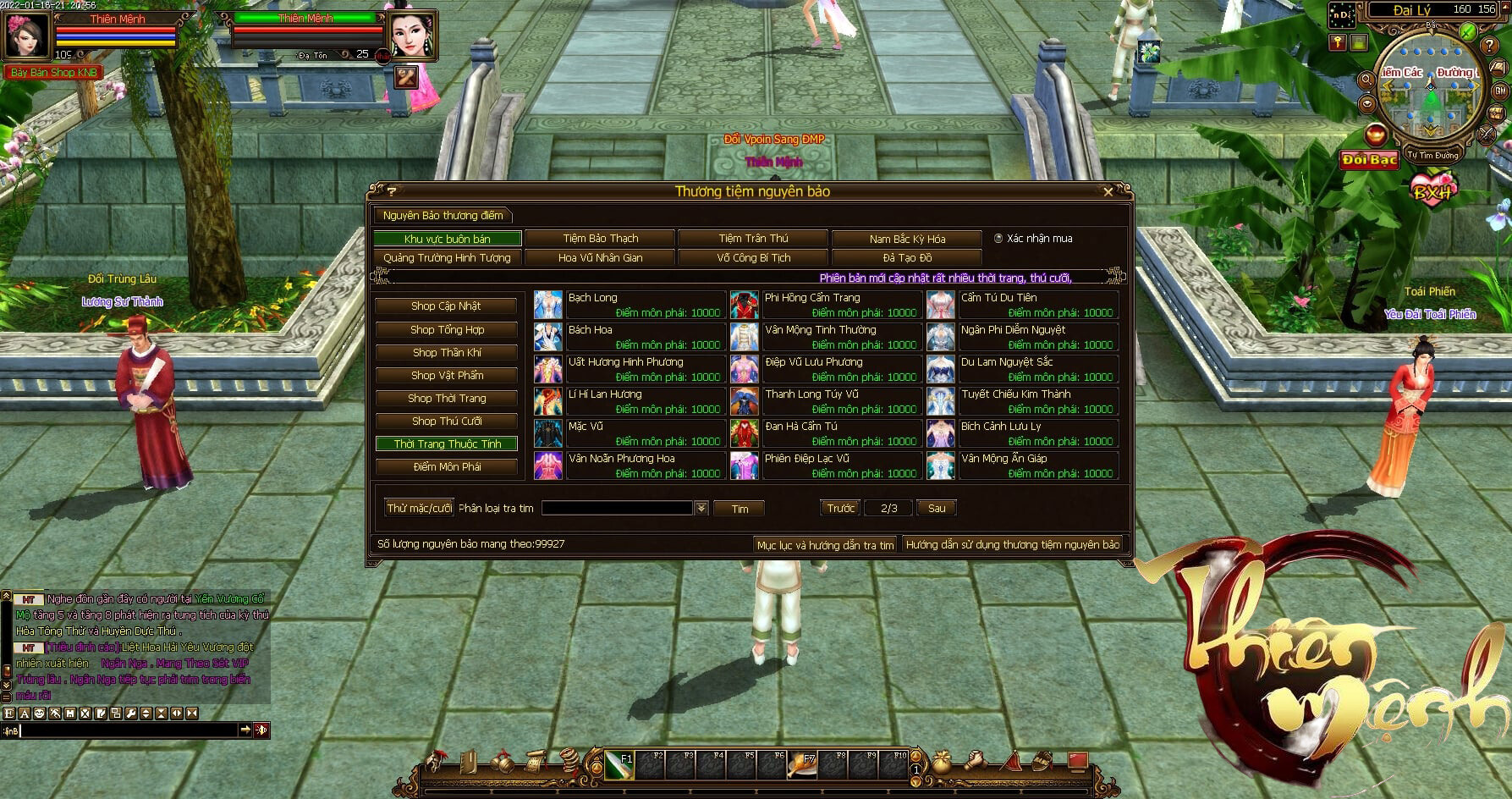Image resolution: width=1512 pixels, height=799 pixels.
Task: Go to next page with Sau
Action: click(937, 508)
